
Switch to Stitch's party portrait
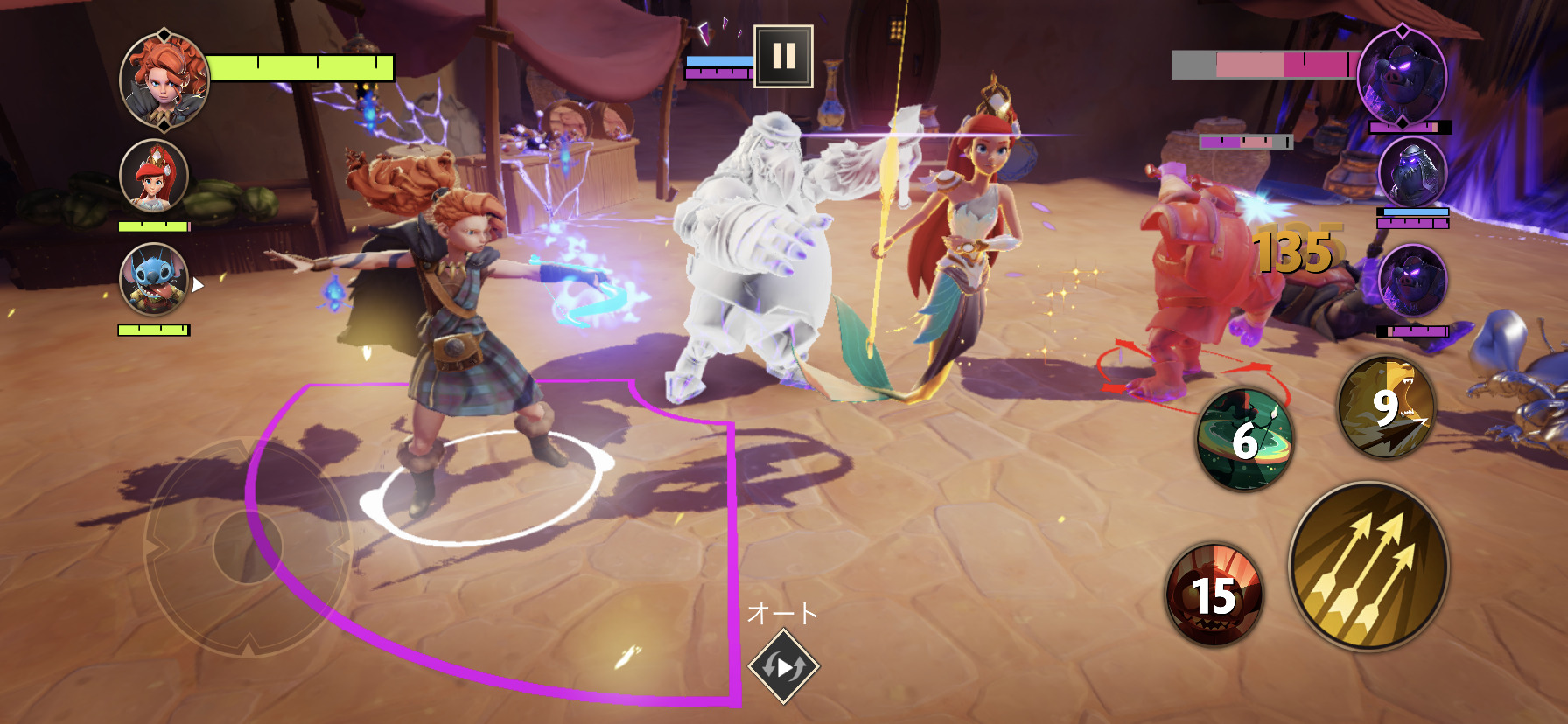(154, 280)
